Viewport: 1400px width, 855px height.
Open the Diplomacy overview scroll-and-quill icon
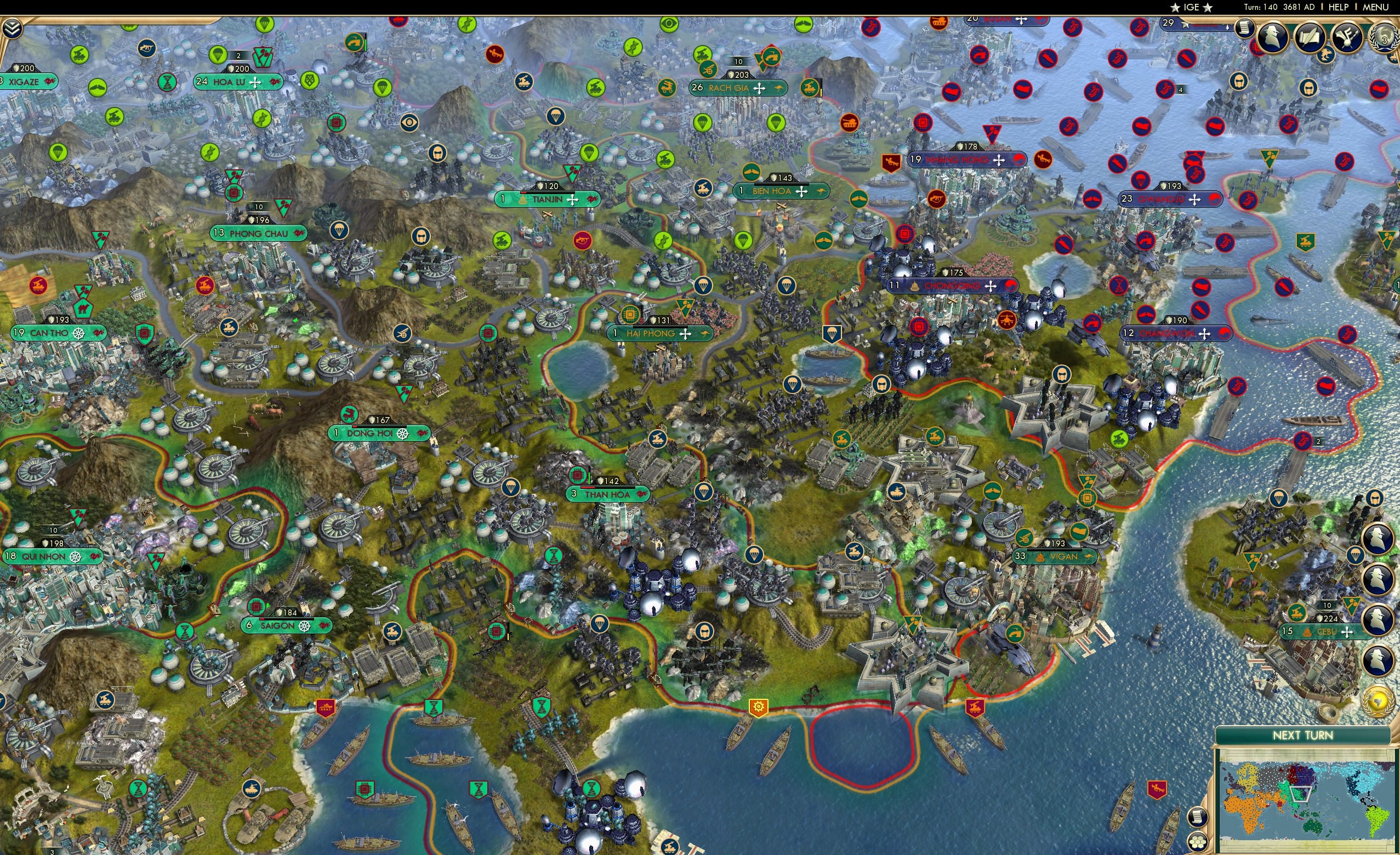click(x=1311, y=37)
